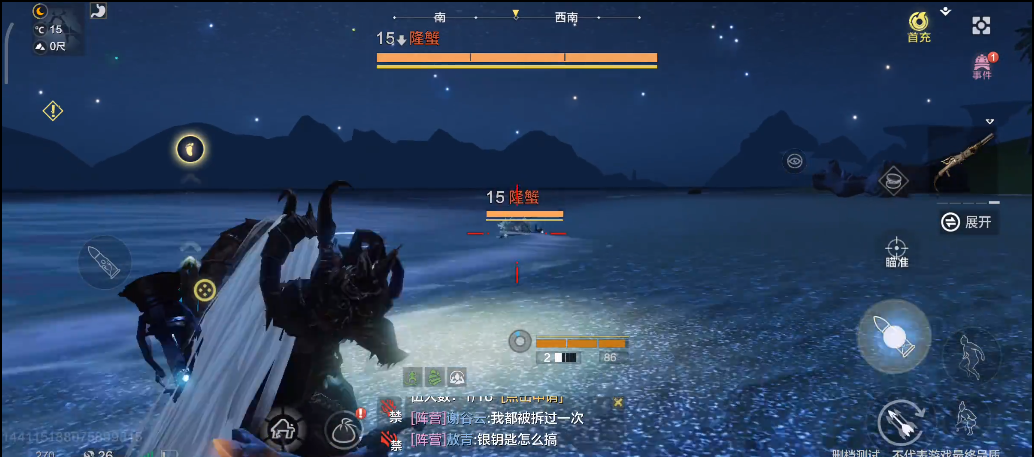Viewport: 1034px width, 457px height.
Task: Open the bag pouch with alert
Action: point(344,429)
